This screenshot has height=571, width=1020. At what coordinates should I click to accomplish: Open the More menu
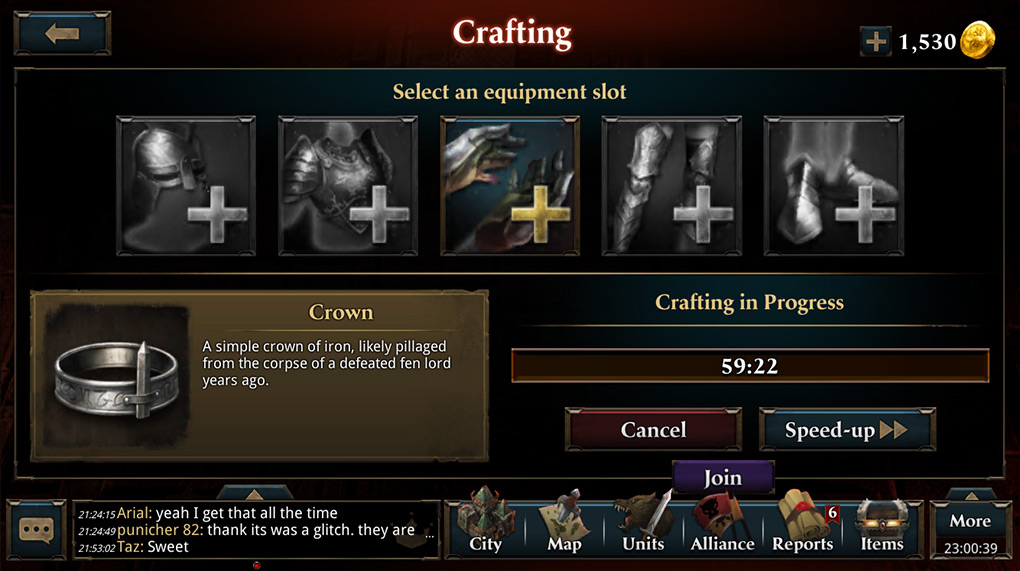[x=970, y=528]
